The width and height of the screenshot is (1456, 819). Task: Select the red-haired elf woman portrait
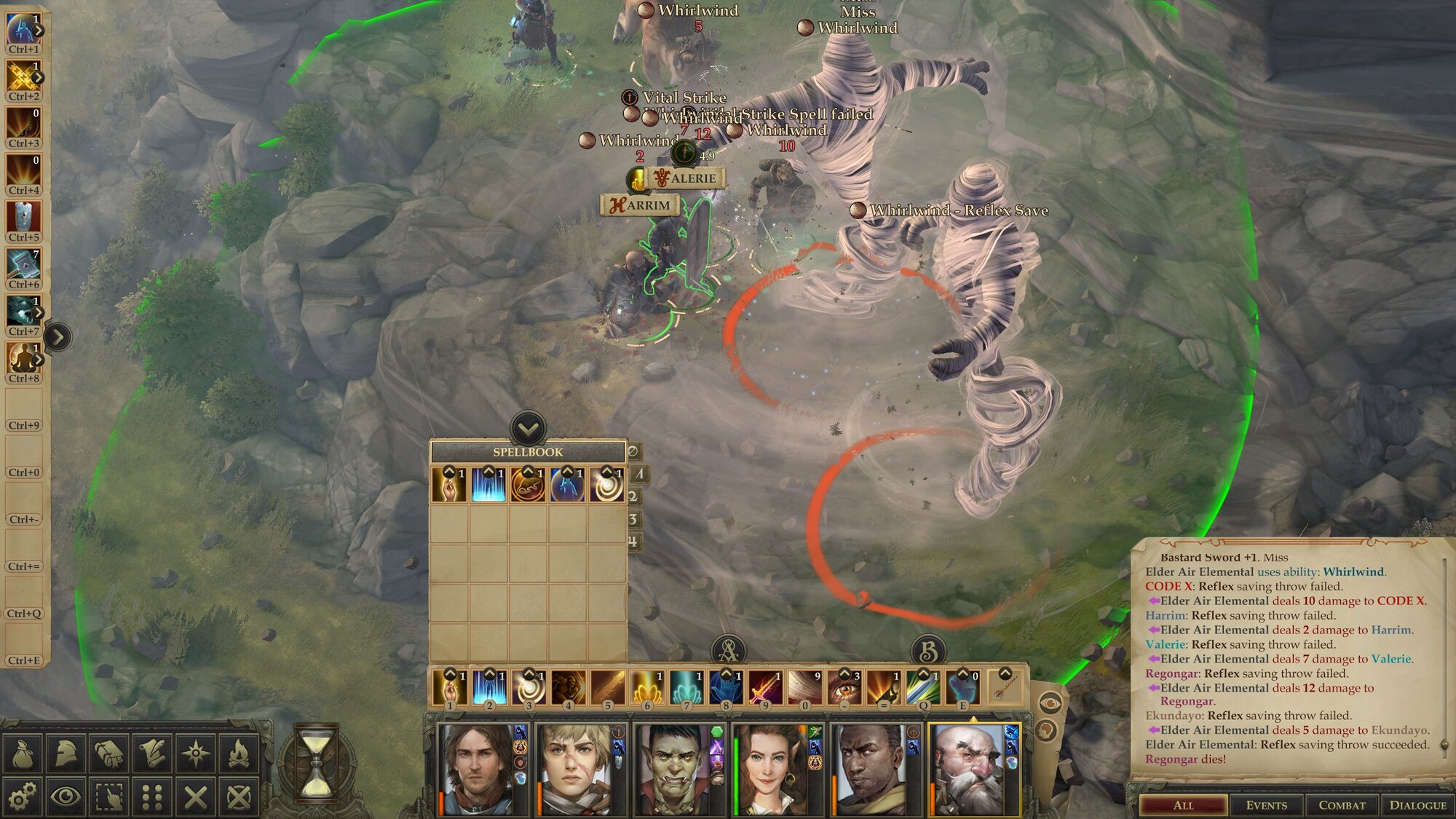[x=769, y=769]
